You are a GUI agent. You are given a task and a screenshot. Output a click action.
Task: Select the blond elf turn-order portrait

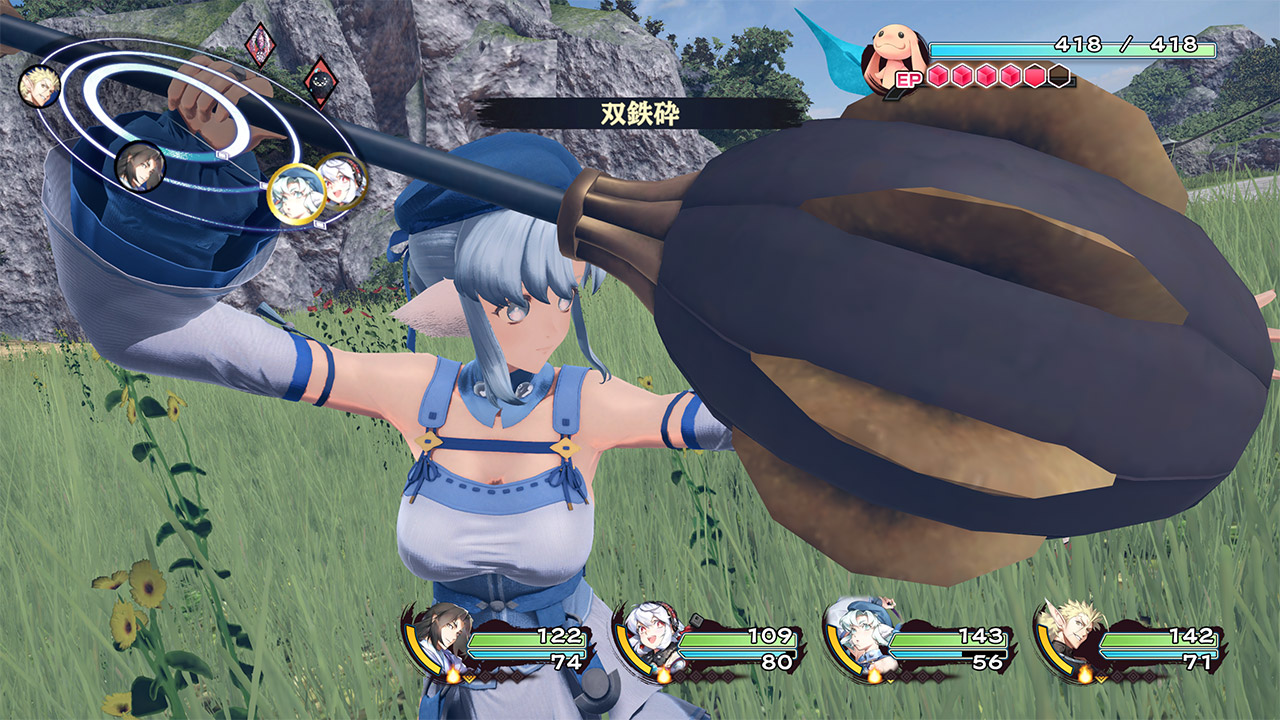[40, 86]
